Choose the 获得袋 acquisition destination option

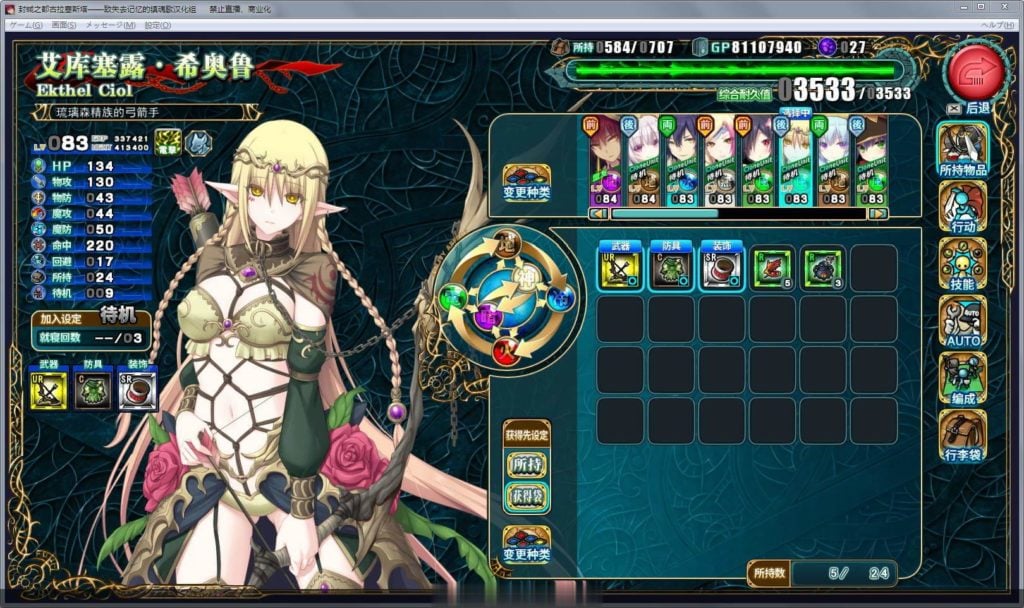pyautogui.click(x=526, y=496)
